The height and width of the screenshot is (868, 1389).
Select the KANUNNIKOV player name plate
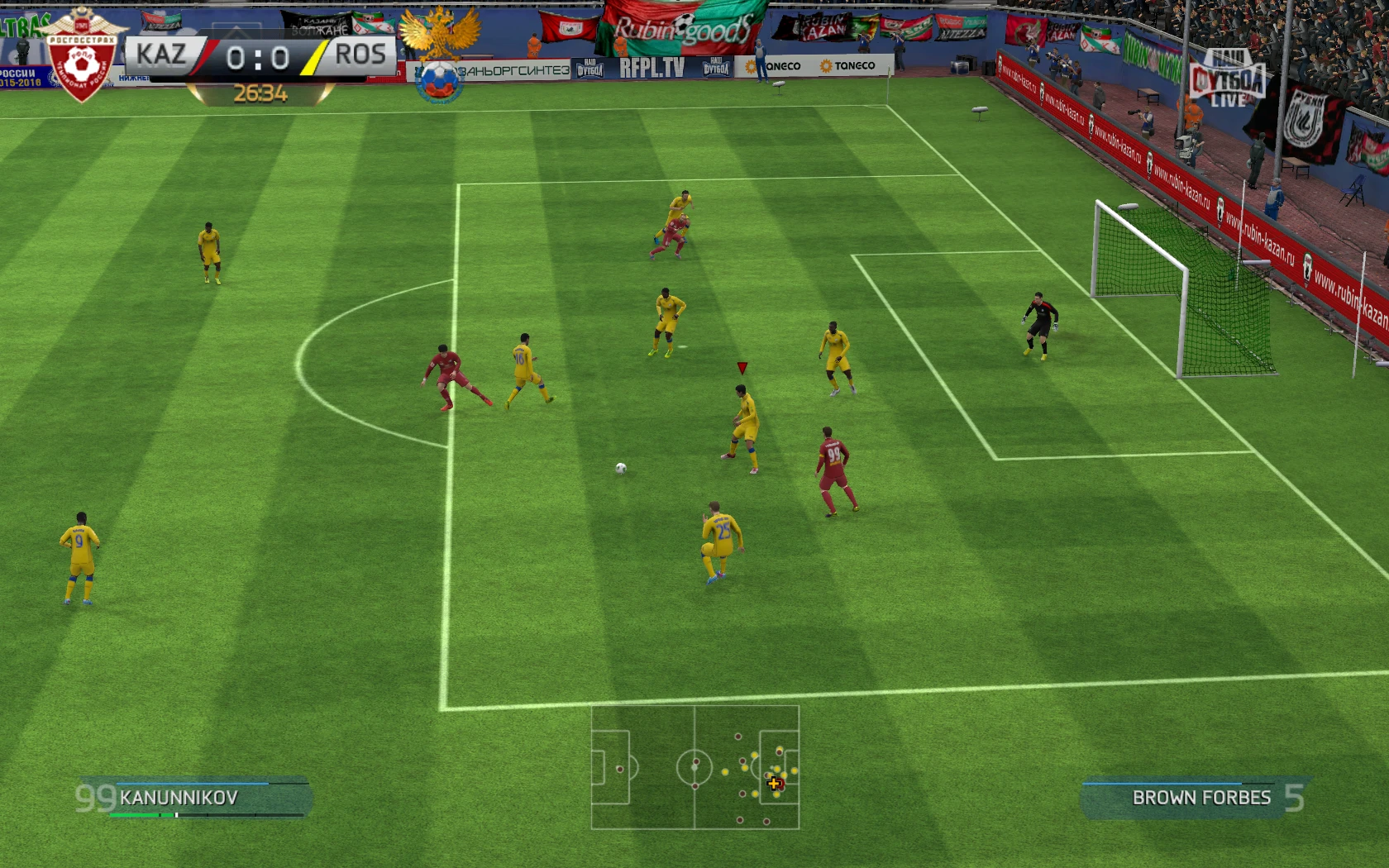(x=178, y=798)
